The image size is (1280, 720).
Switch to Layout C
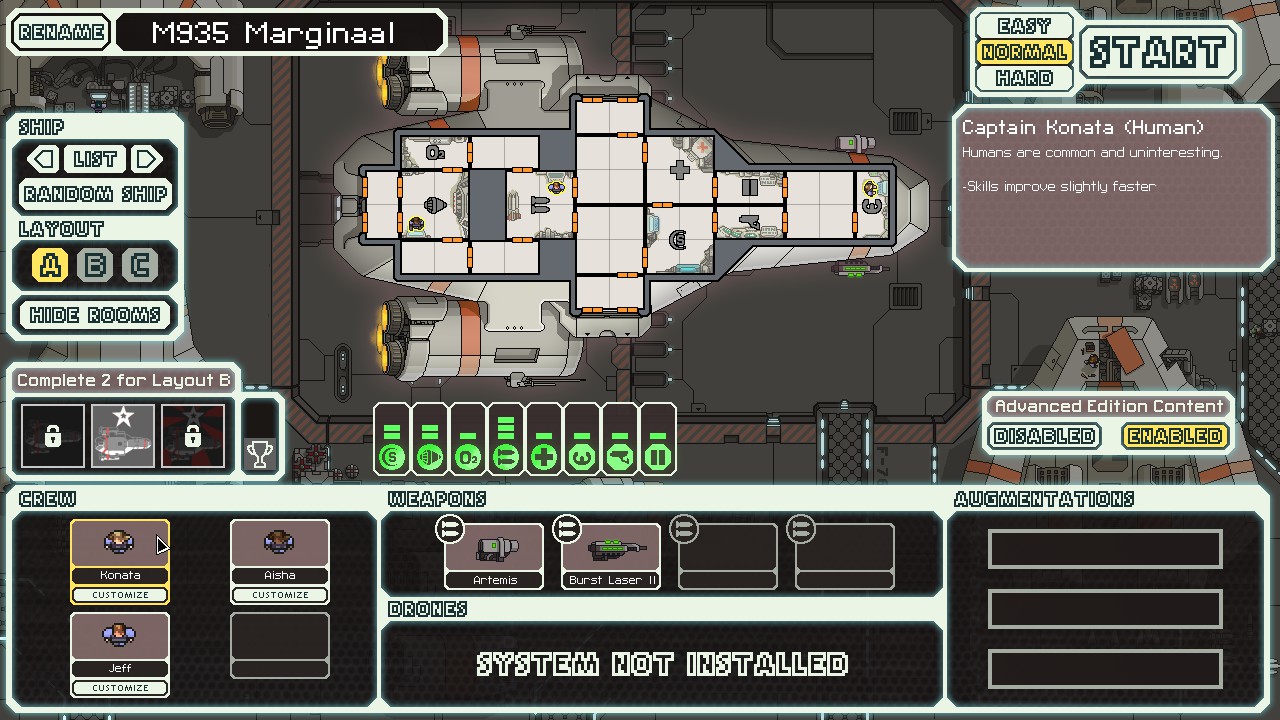click(140, 265)
